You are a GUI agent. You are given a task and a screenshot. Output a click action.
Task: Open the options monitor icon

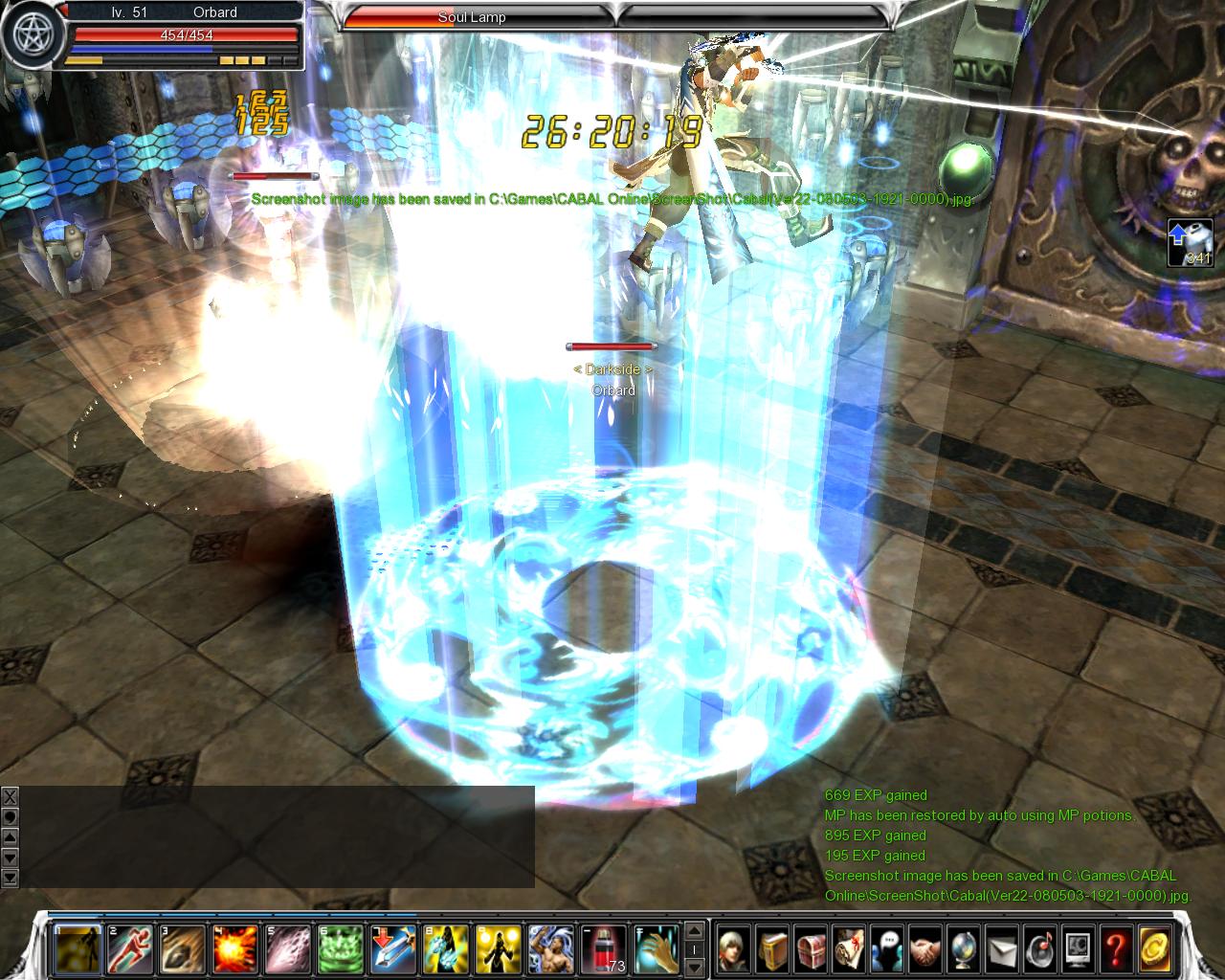pos(1079,949)
